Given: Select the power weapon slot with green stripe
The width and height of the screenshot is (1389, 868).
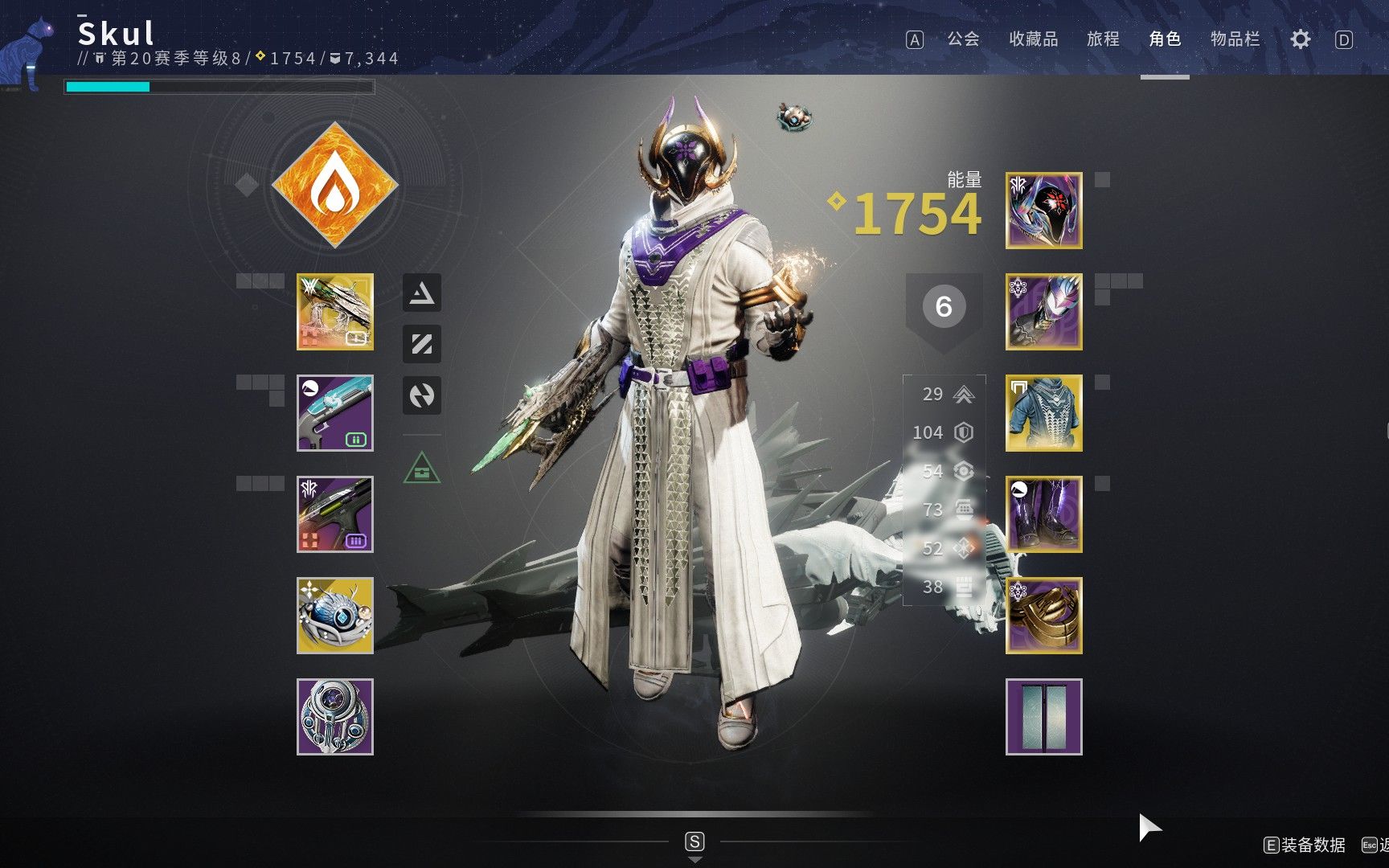Looking at the screenshot, I should pyautogui.click(x=335, y=514).
